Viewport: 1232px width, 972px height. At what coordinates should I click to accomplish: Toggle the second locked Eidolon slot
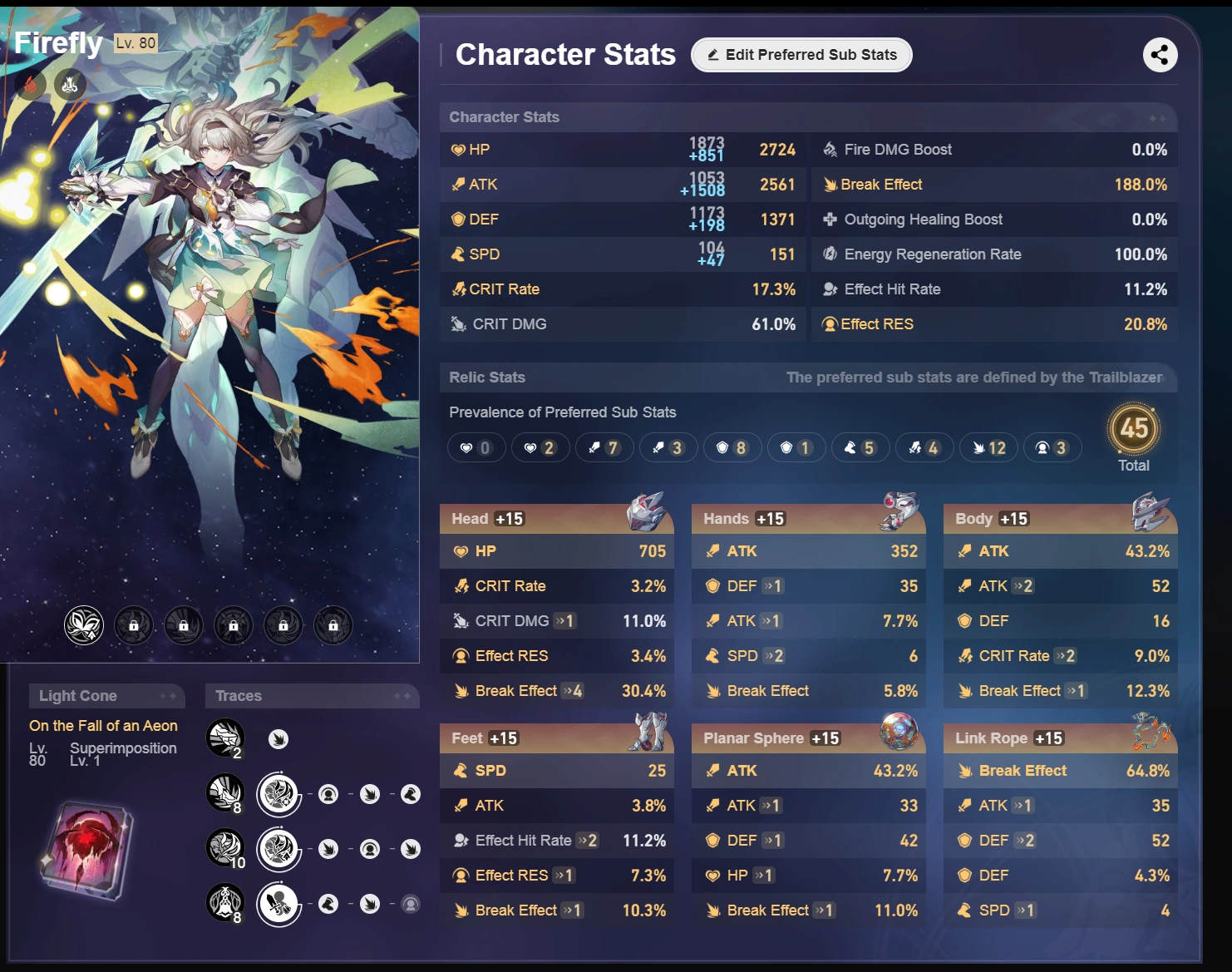(134, 625)
